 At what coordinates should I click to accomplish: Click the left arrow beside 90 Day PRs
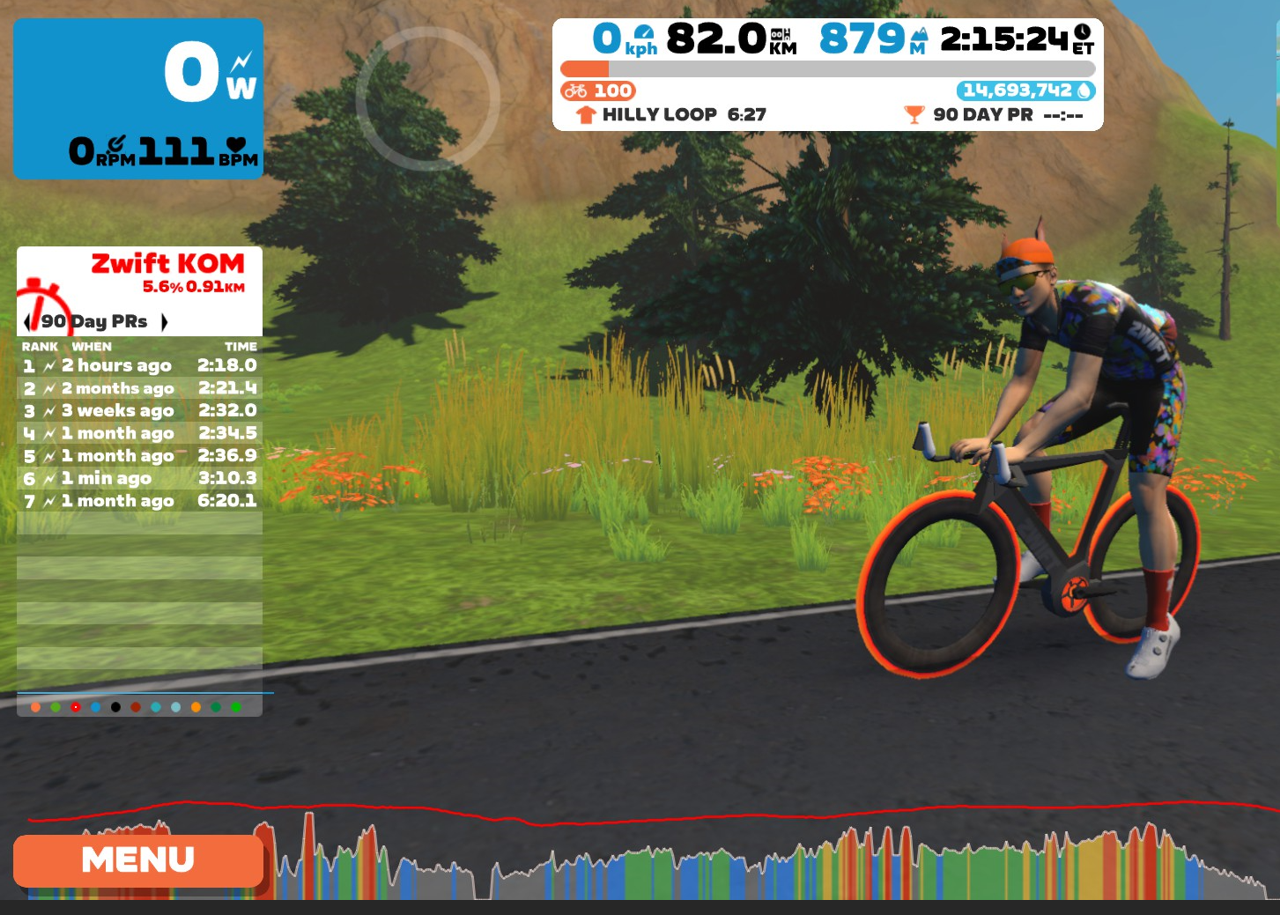pos(27,322)
